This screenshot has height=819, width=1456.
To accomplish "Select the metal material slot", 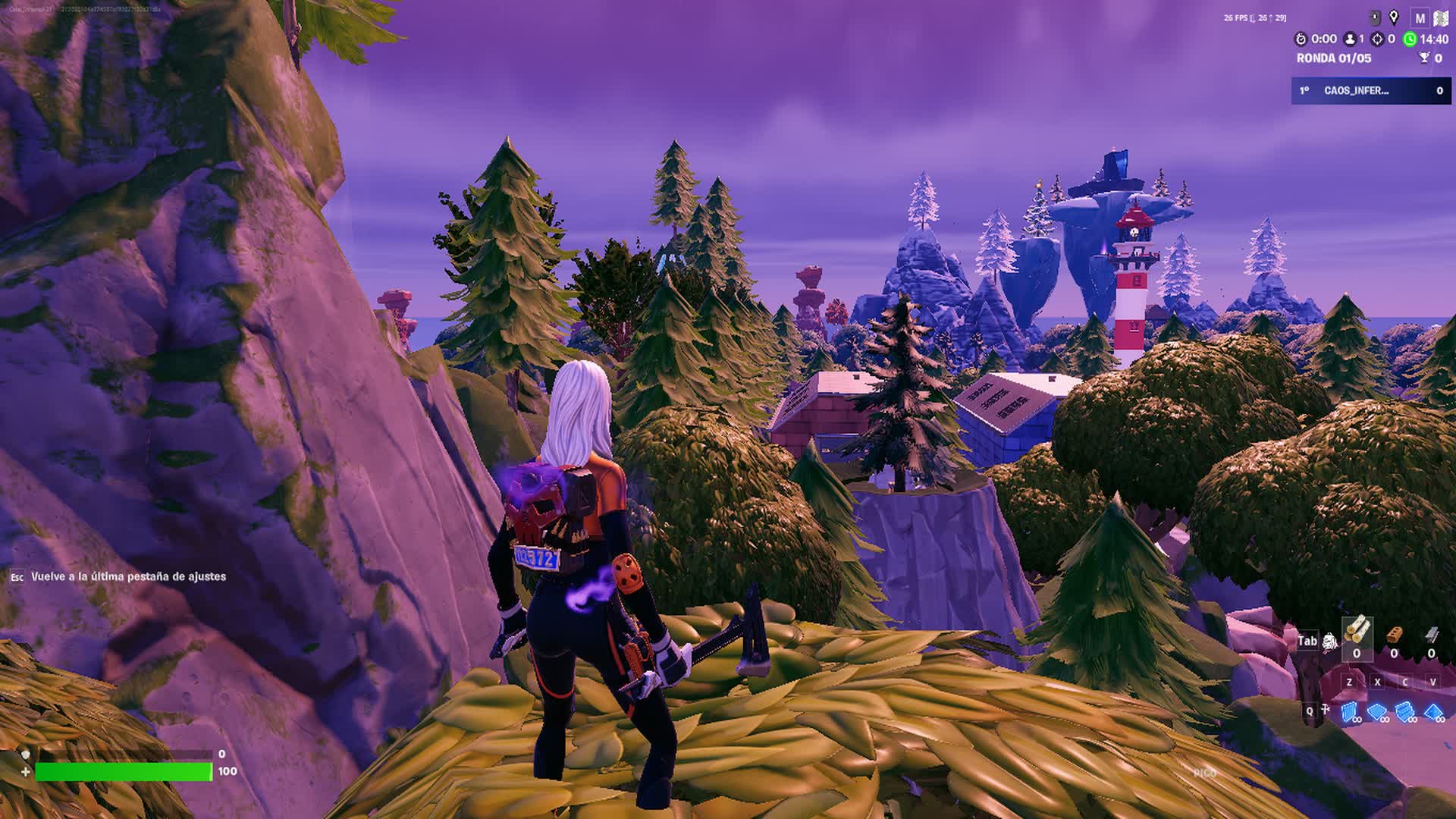I will coord(1431,635).
